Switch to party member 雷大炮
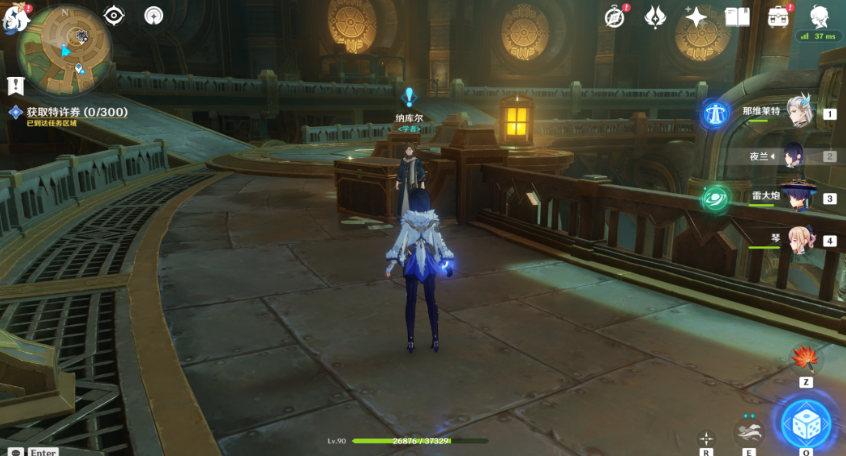 798,197
